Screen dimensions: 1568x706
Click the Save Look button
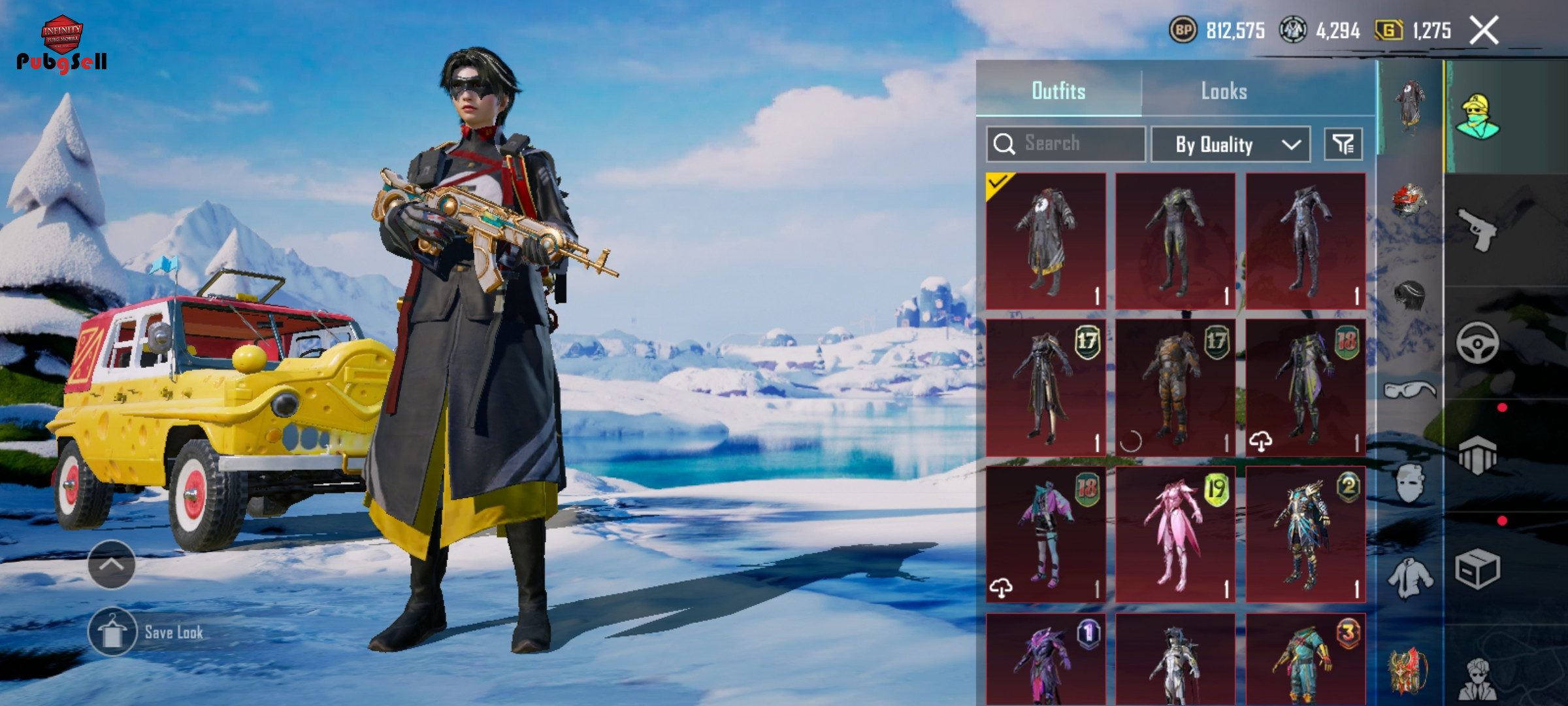click(112, 632)
